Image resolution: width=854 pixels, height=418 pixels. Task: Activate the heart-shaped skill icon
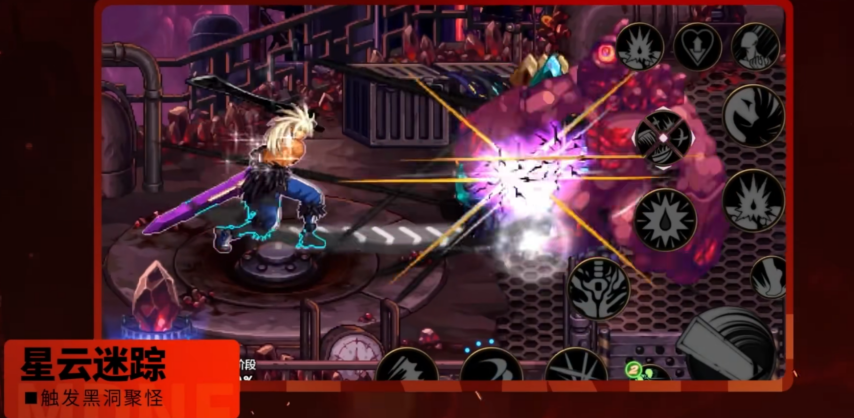click(697, 45)
